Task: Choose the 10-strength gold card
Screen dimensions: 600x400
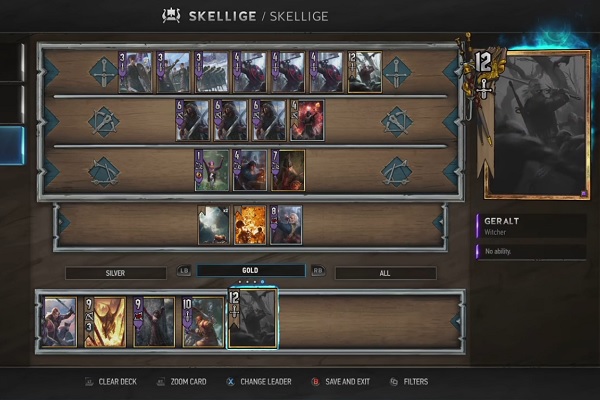Action: coord(203,321)
